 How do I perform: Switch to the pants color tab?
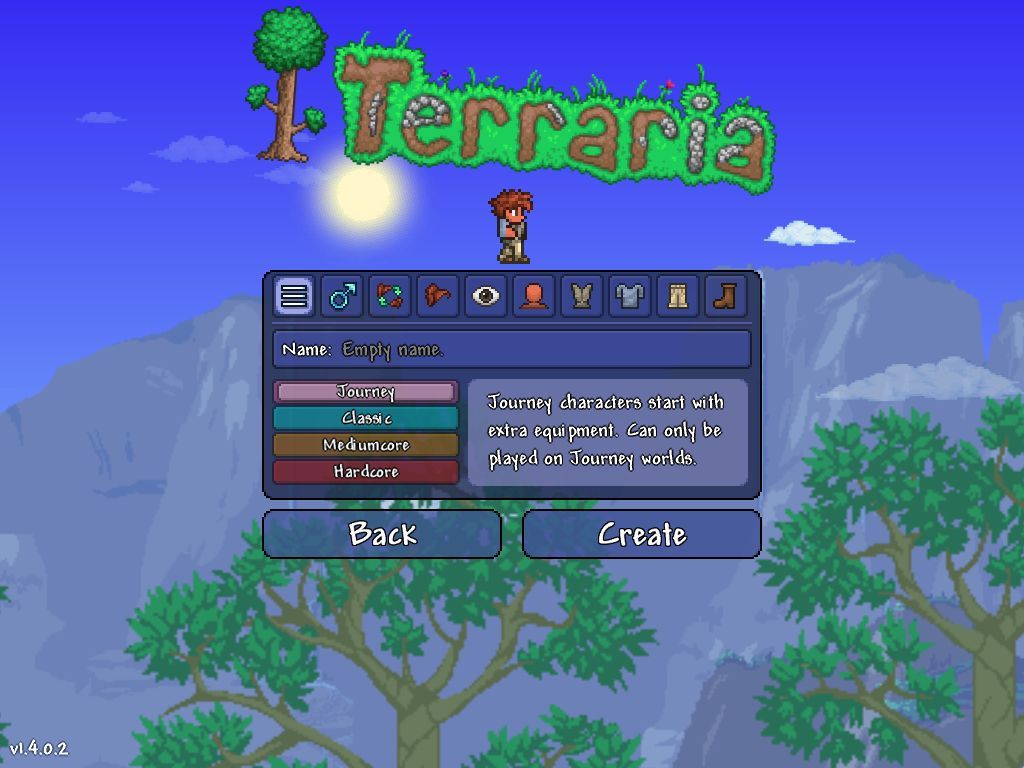(x=677, y=296)
